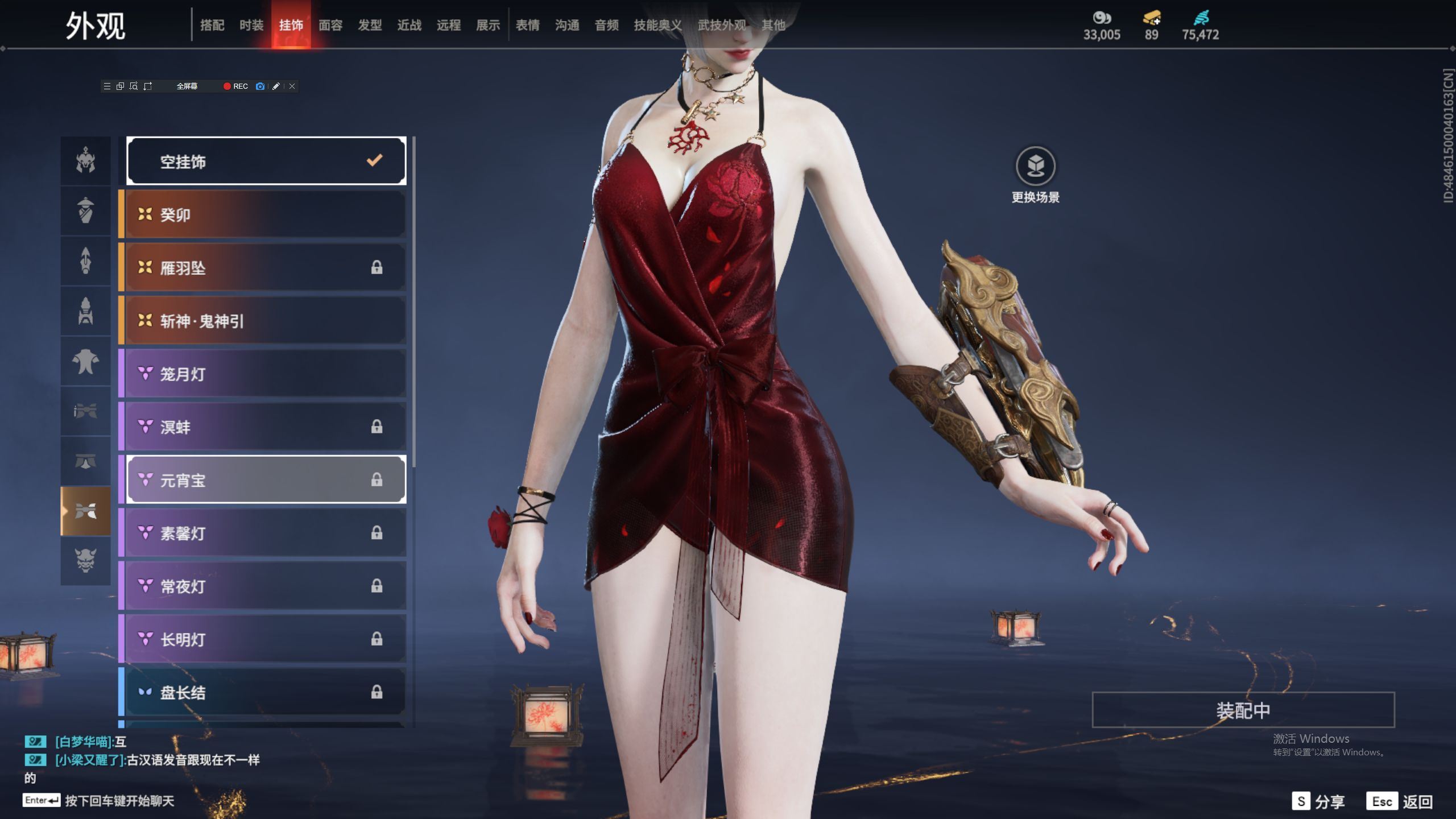Image resolution: width=1456 pixels, height=819 pixels.
Task: Share the appearance with 分享
Action: coord(1318,801)
